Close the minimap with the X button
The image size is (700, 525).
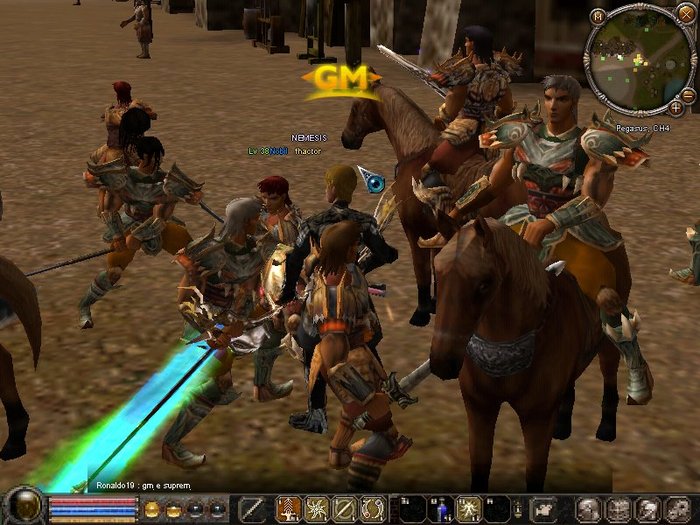pos(687,12)
